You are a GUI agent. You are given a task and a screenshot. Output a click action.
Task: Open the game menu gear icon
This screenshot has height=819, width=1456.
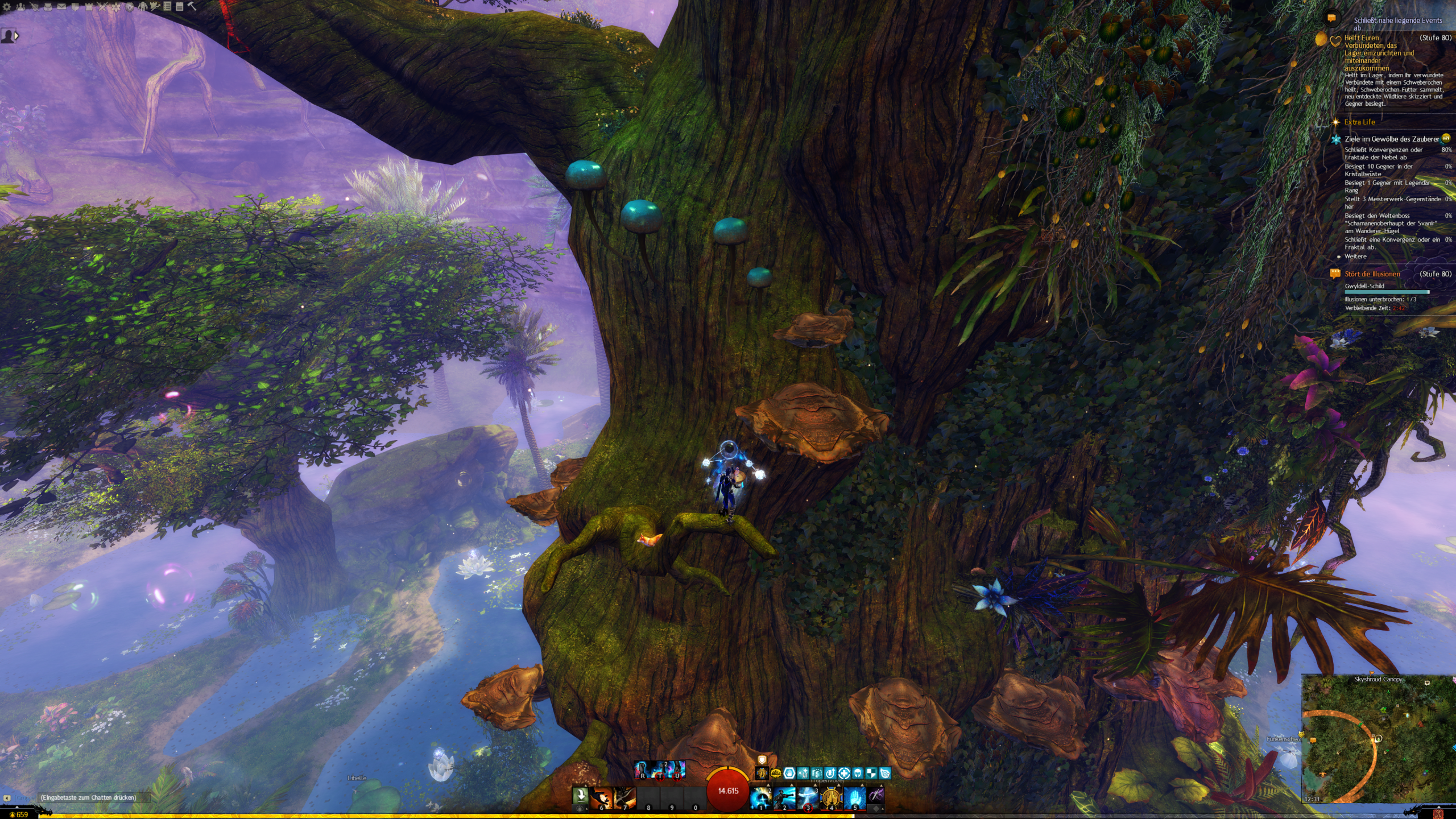(7, 7)
